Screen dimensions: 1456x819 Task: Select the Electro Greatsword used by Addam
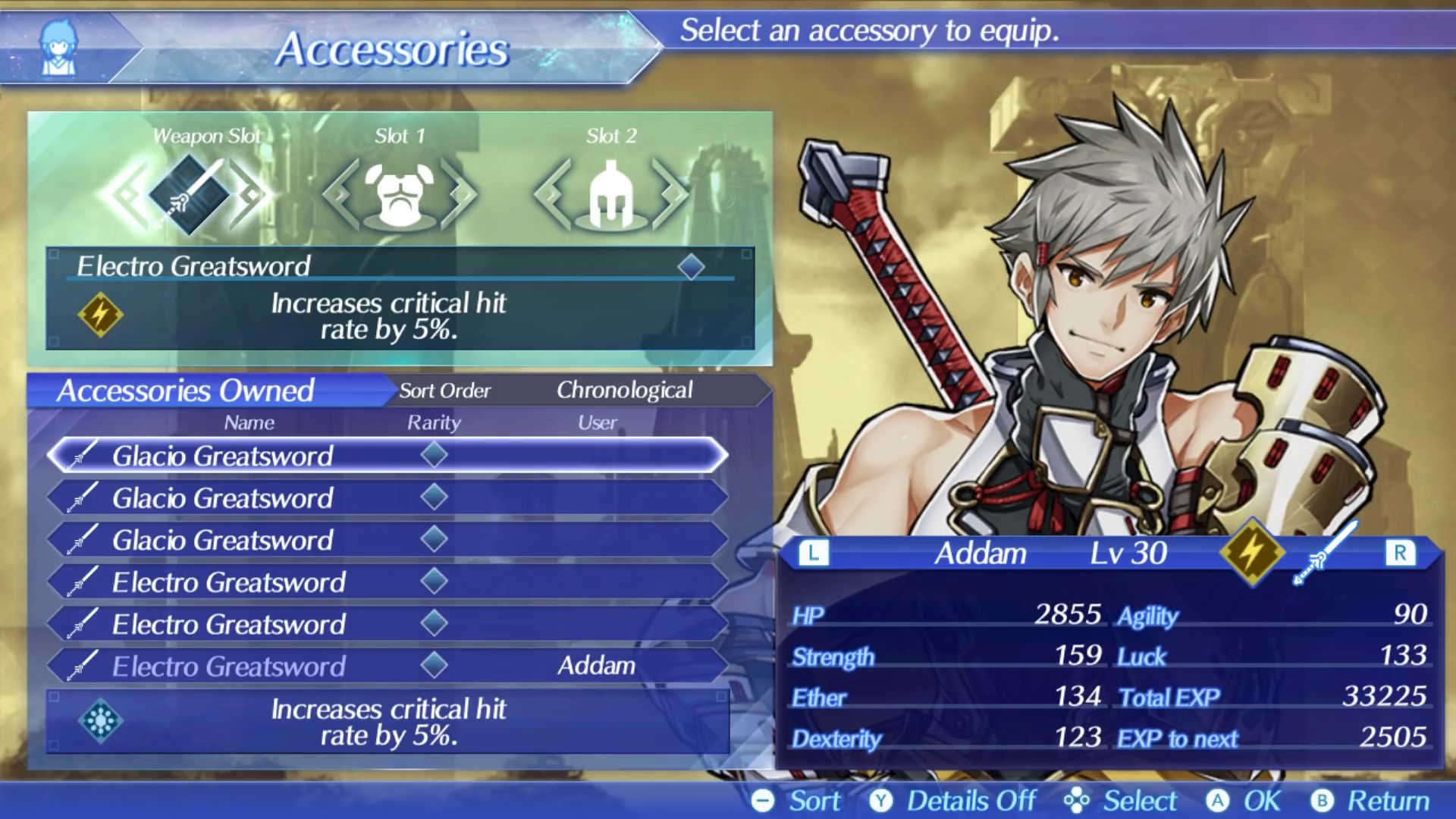(x=387, y=666)
